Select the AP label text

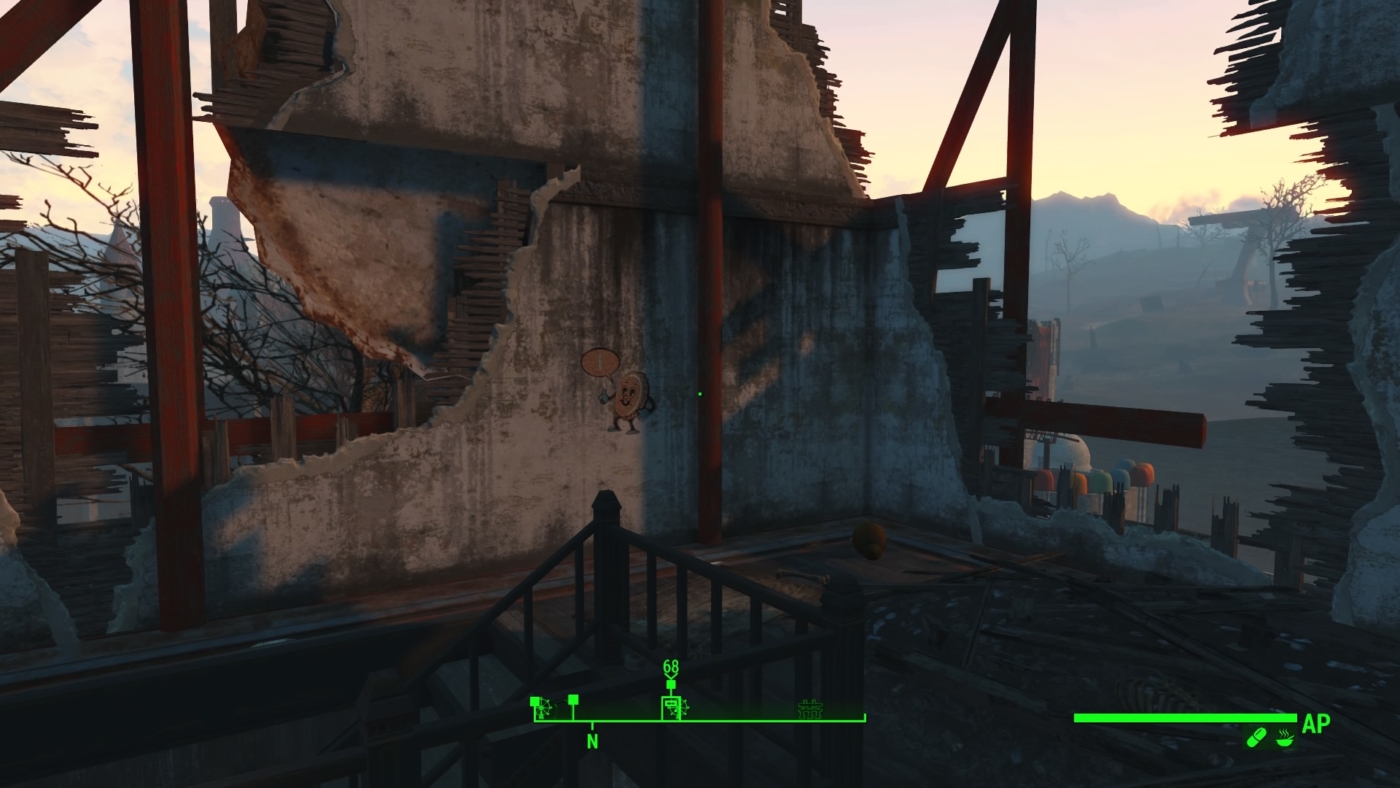(x=1317, y=722)
